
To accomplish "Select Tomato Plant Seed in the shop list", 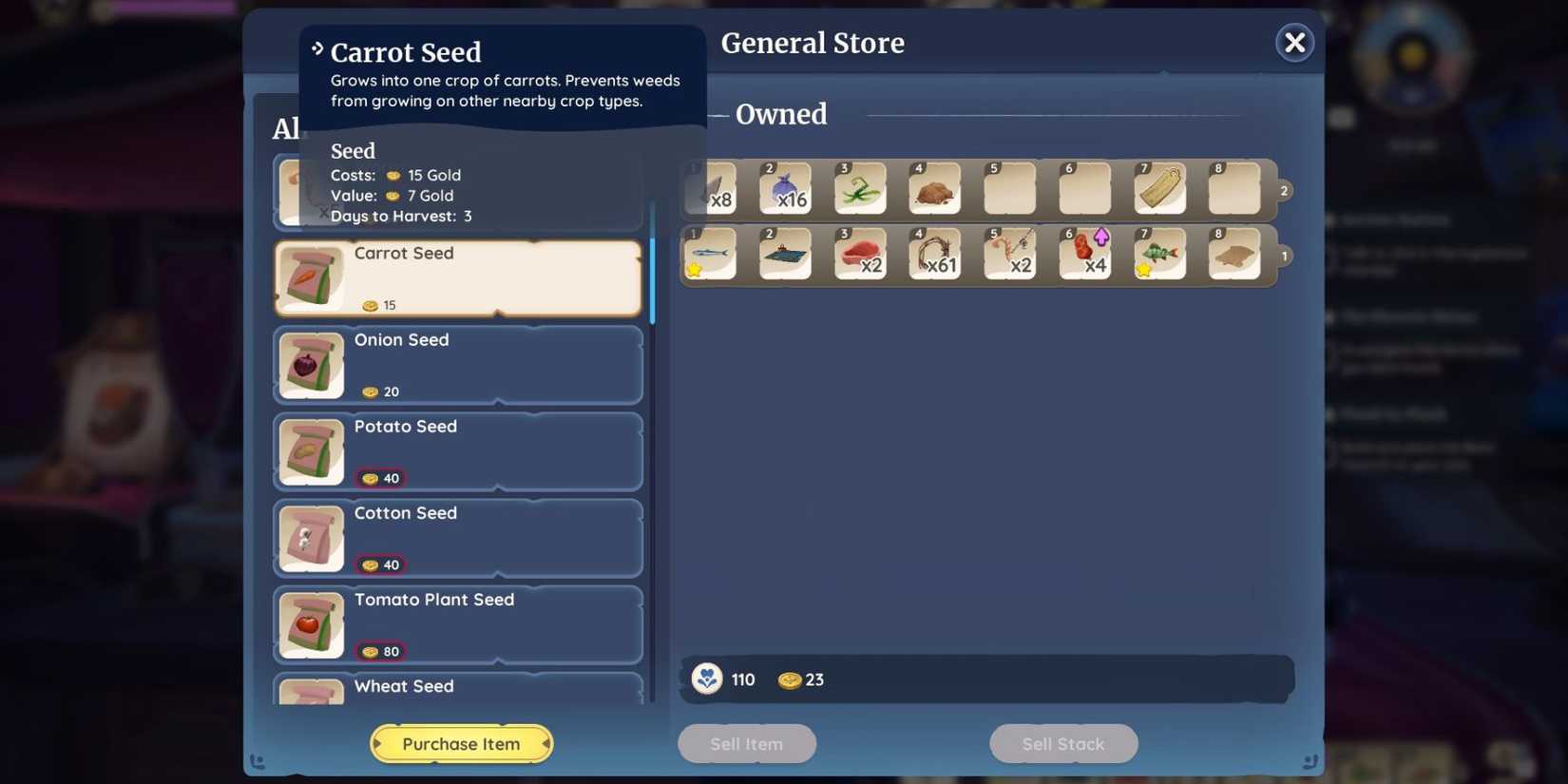I will pos(458,624).
